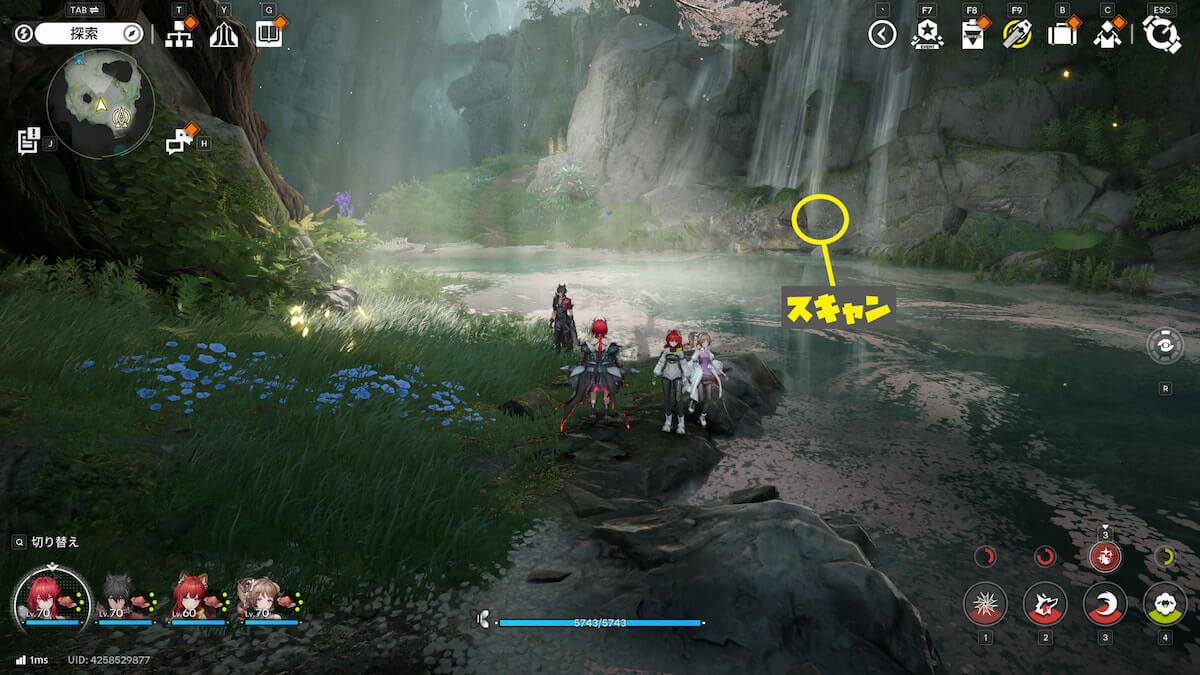This screenshot has height=675, width=1200.
Task: Open the triple-arrow tower icon menu
Action: [x=224, y=34]
